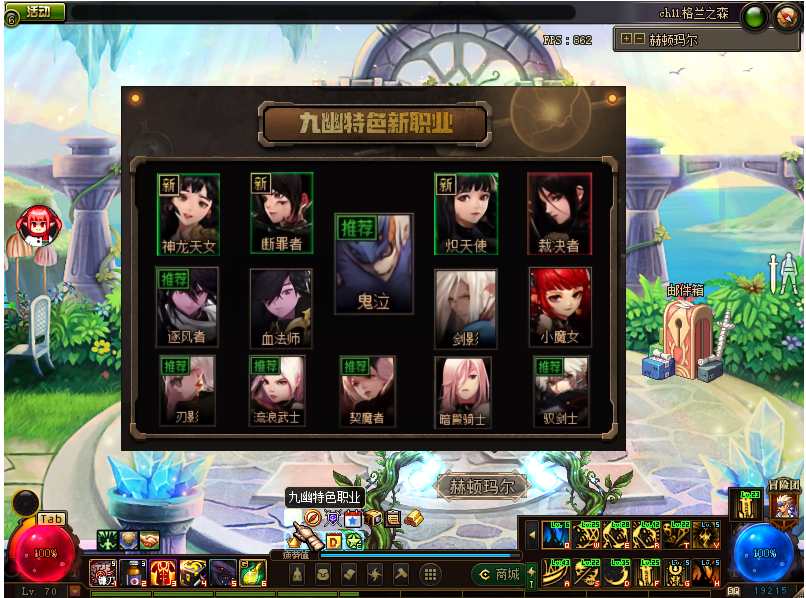Screen dimensions: 806x598
Task: Pick the 血法师 class portrait
Action: point(281,305)
